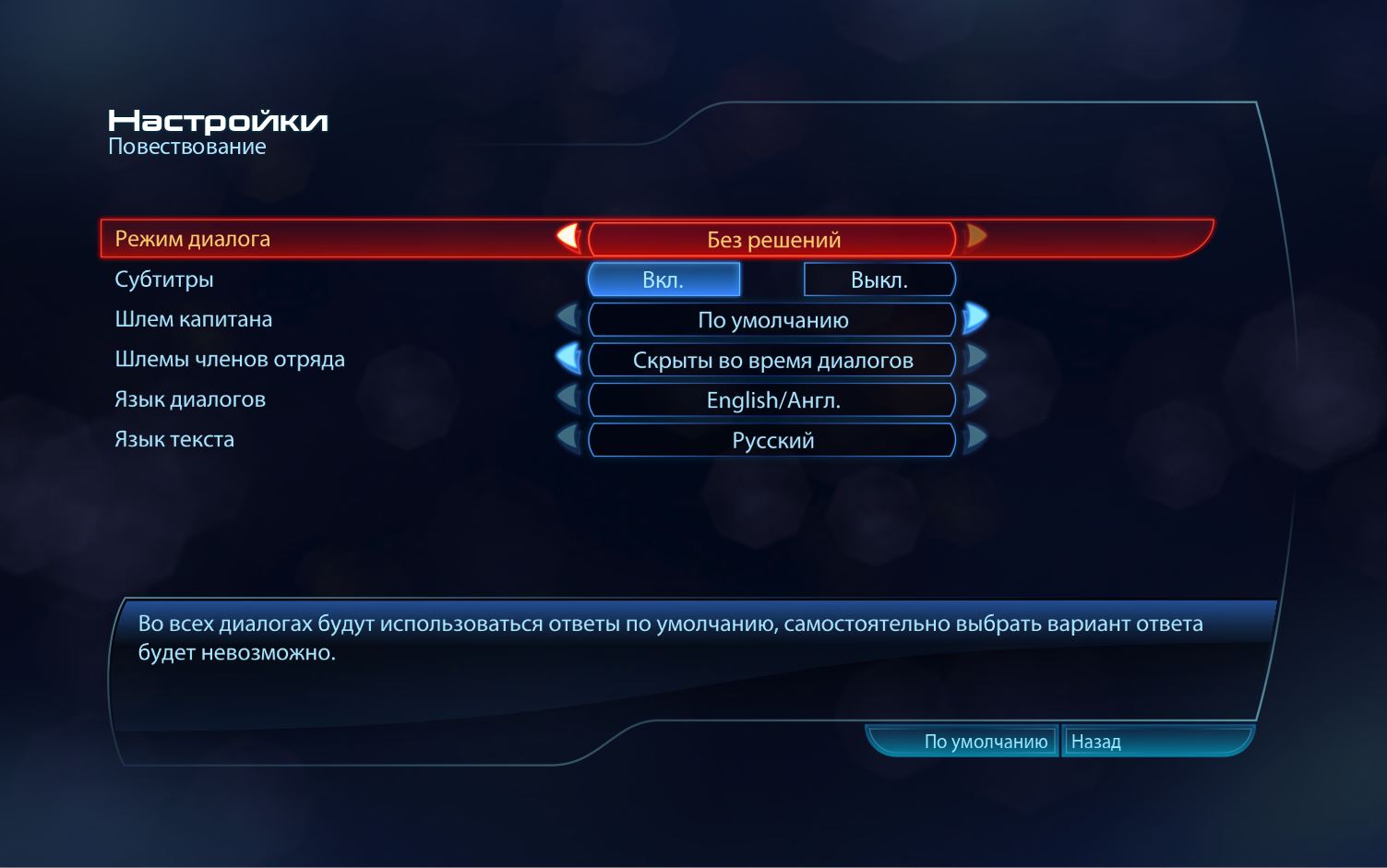This screenshot has height=868, width=1387.
Task: Click left arrow of Язык текста
Action: tap(568, 439)
